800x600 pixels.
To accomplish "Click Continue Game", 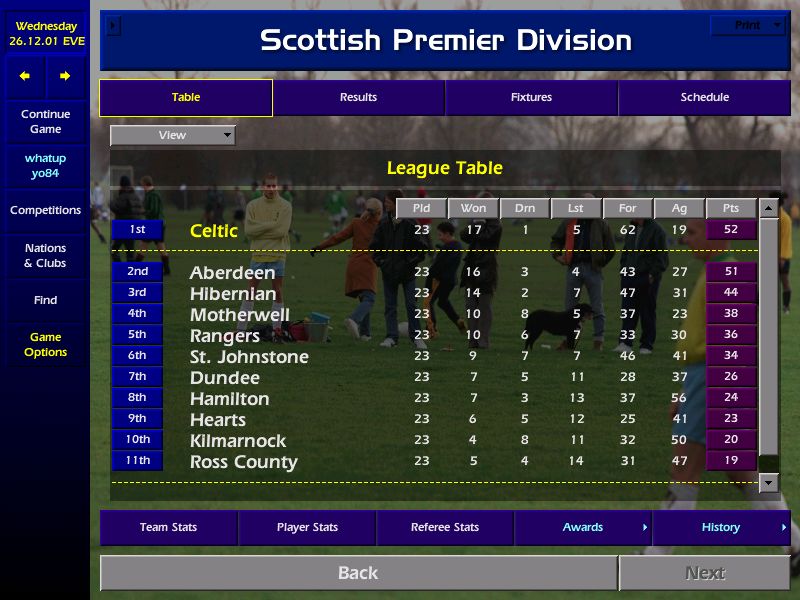I will coord(45,122).
